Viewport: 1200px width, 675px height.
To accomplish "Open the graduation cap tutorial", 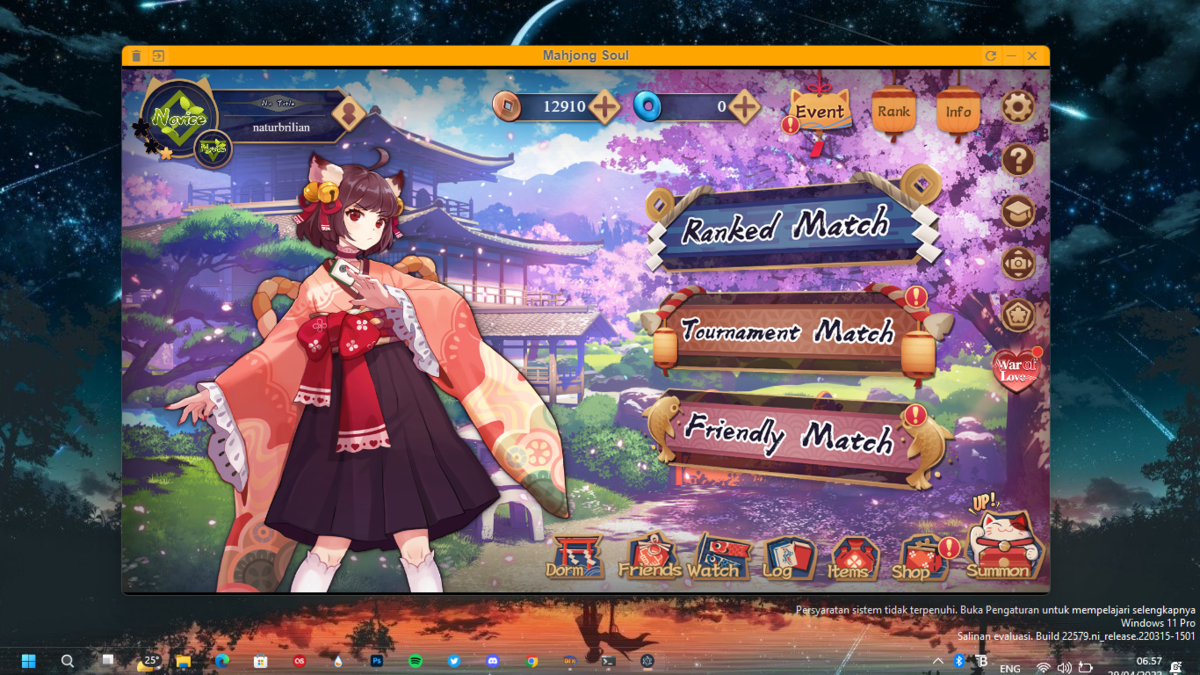I will pyautogui.click(x=1018, y=211).
